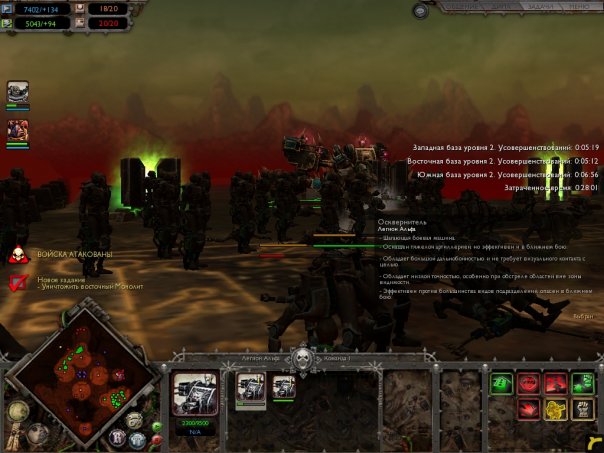Click the yellow stance command icon
Image resolution: width=604 pixels, height=453 pixels.
pos(556,409)
